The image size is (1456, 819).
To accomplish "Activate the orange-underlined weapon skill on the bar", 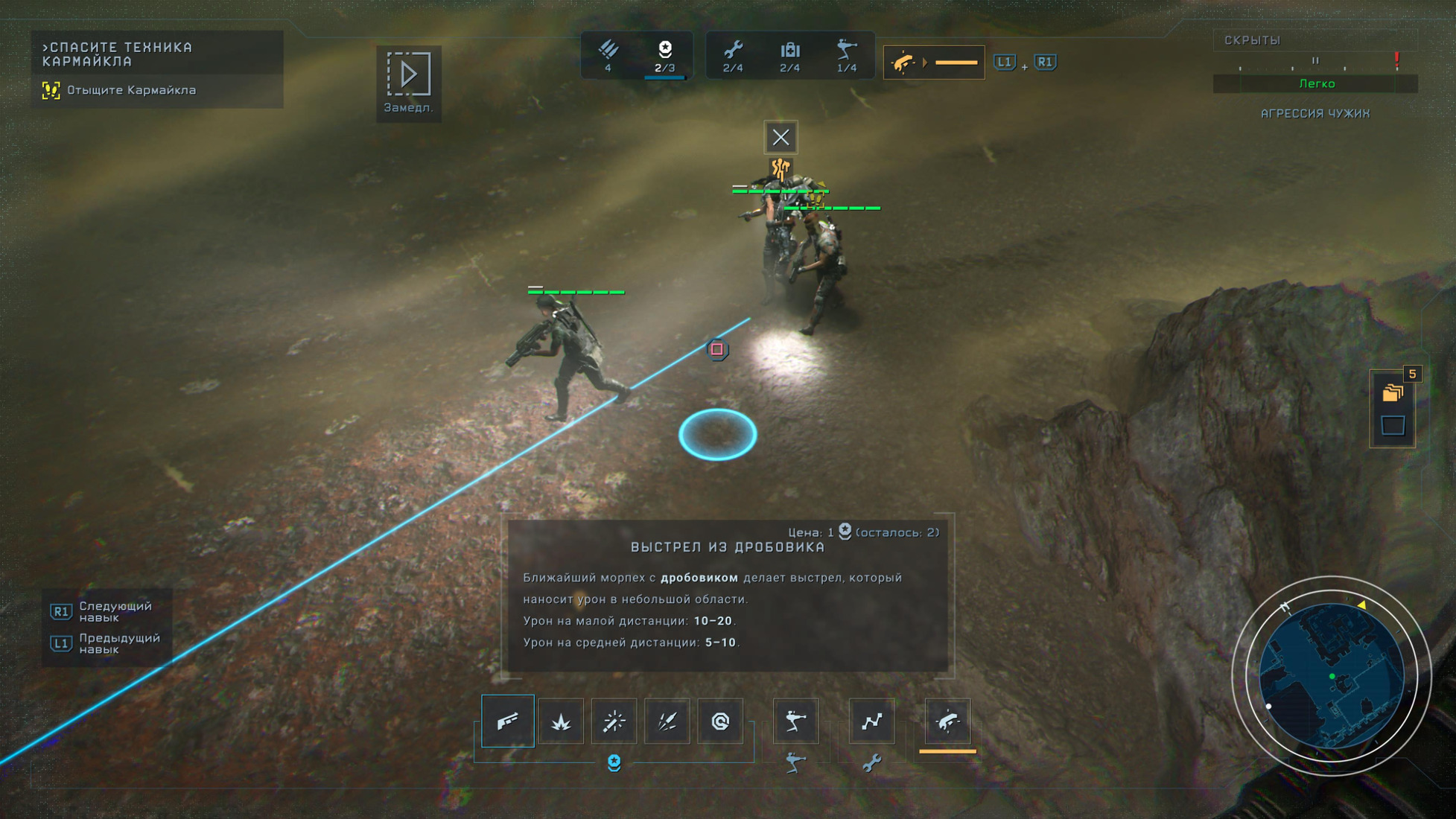I will coord(947,721).
